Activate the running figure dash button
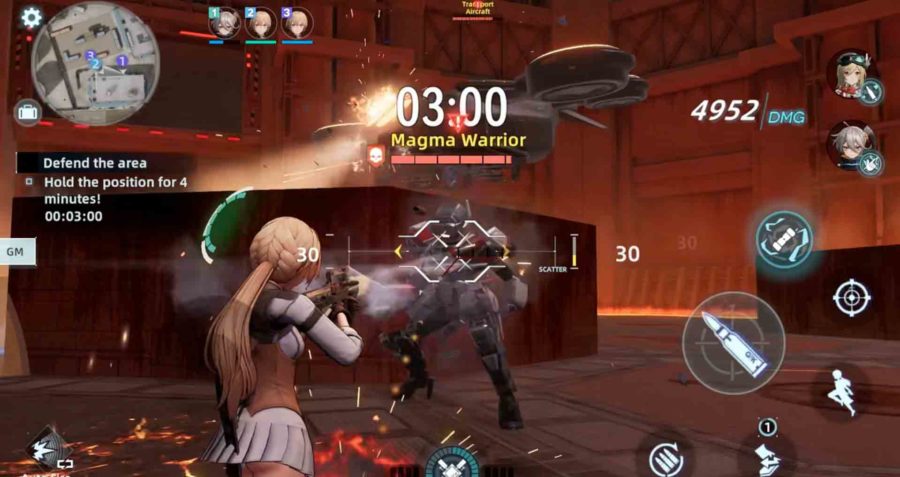 [844, 391]
